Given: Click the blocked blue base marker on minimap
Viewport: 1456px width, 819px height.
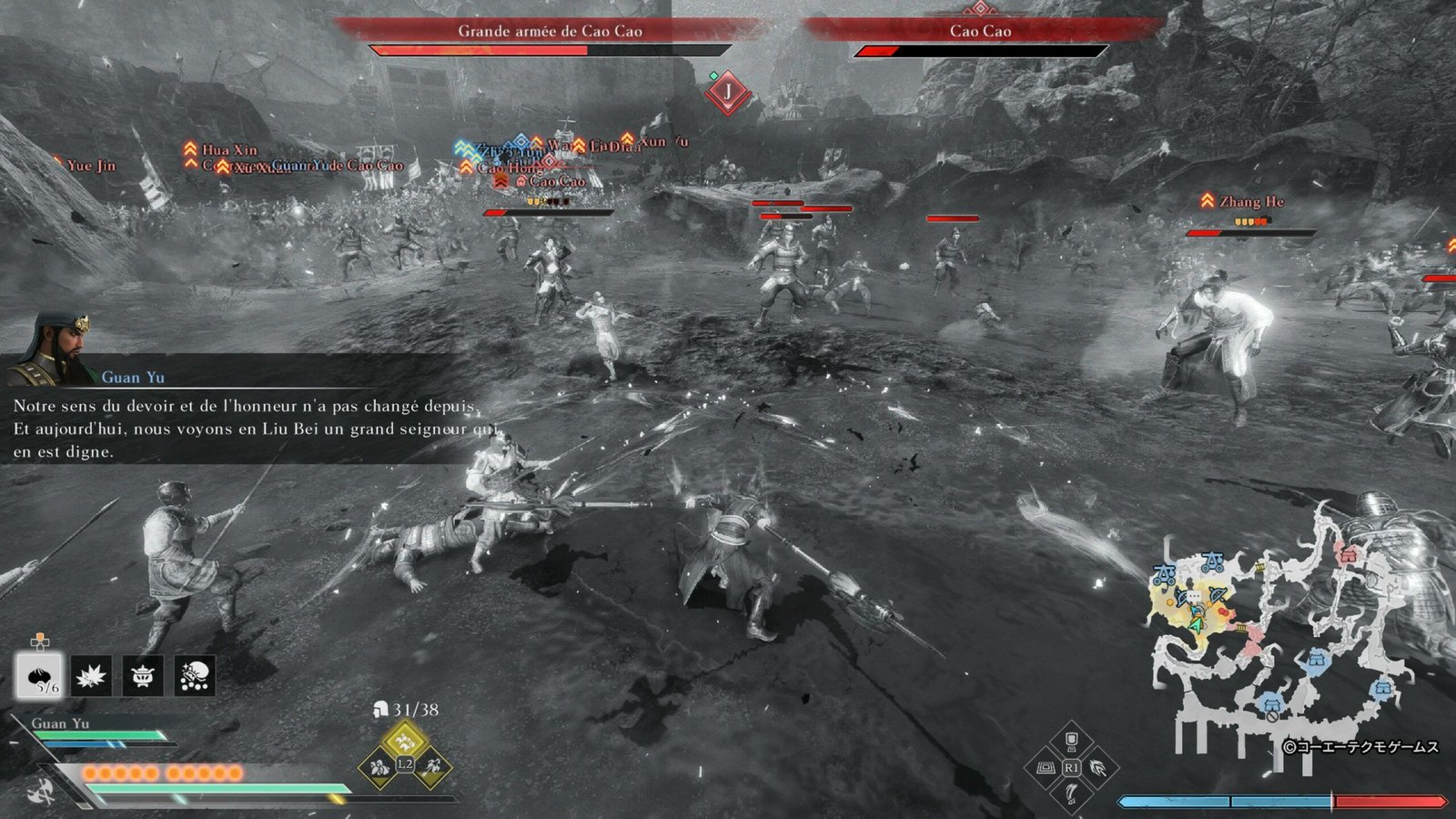Looking at the screenshot, I should [x=1270, y=703].
